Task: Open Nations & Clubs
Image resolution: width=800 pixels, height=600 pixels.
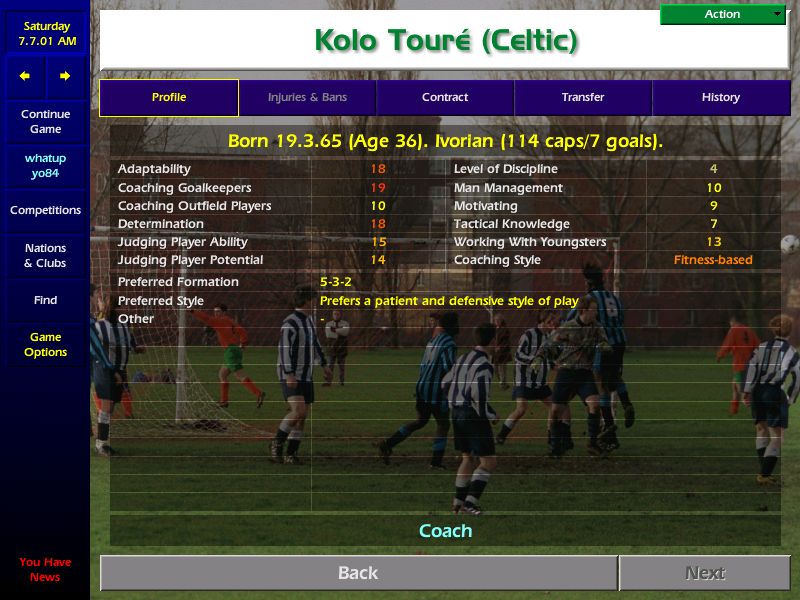Action: tap(45, 255)
